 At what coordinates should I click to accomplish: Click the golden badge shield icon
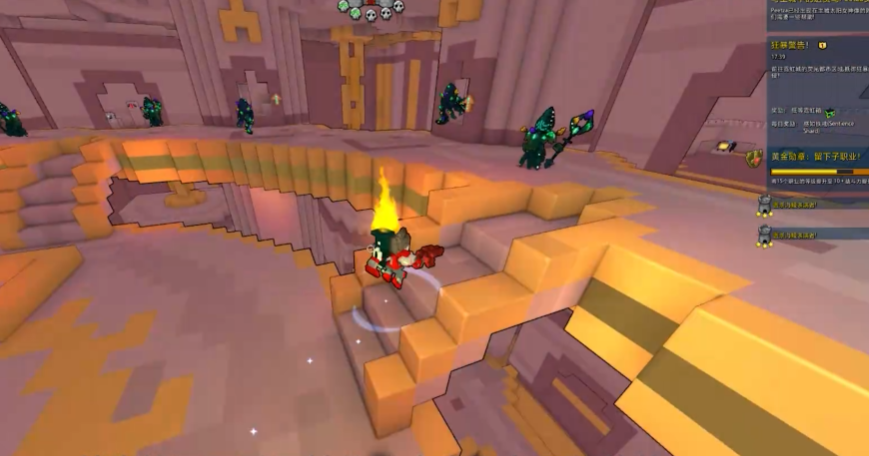(754, 158)
